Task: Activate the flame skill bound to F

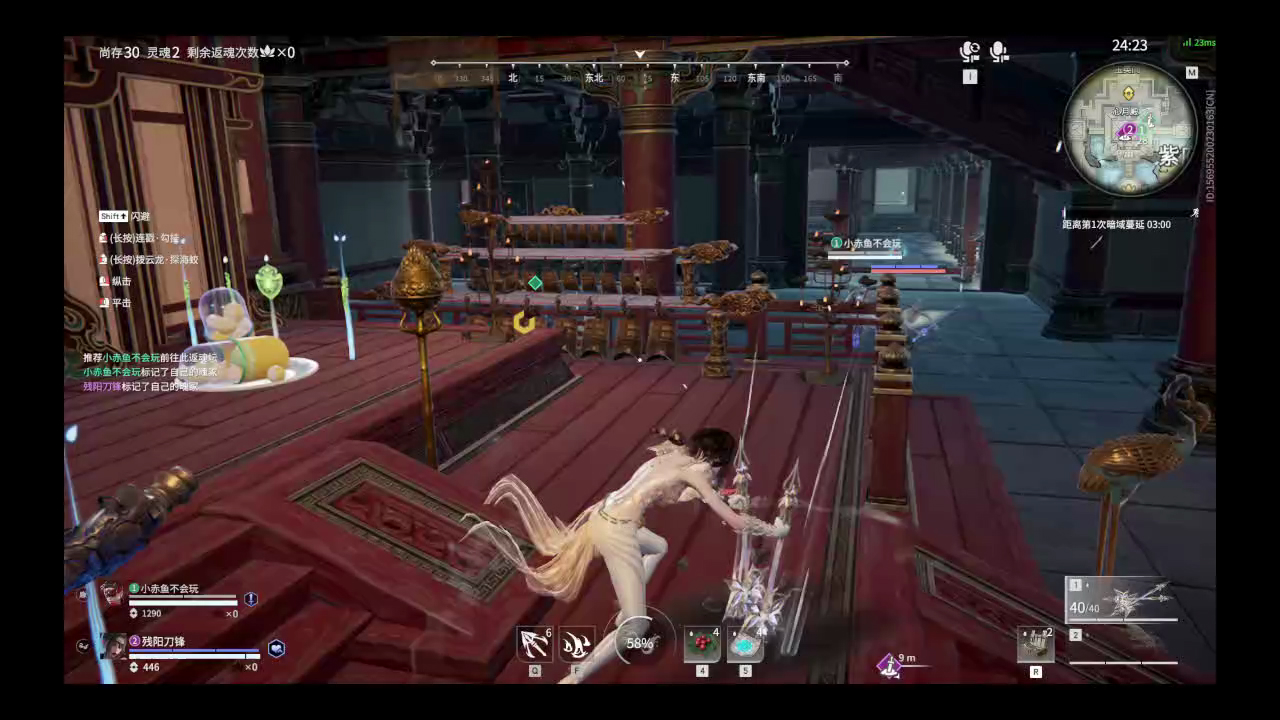Action: 580,643
